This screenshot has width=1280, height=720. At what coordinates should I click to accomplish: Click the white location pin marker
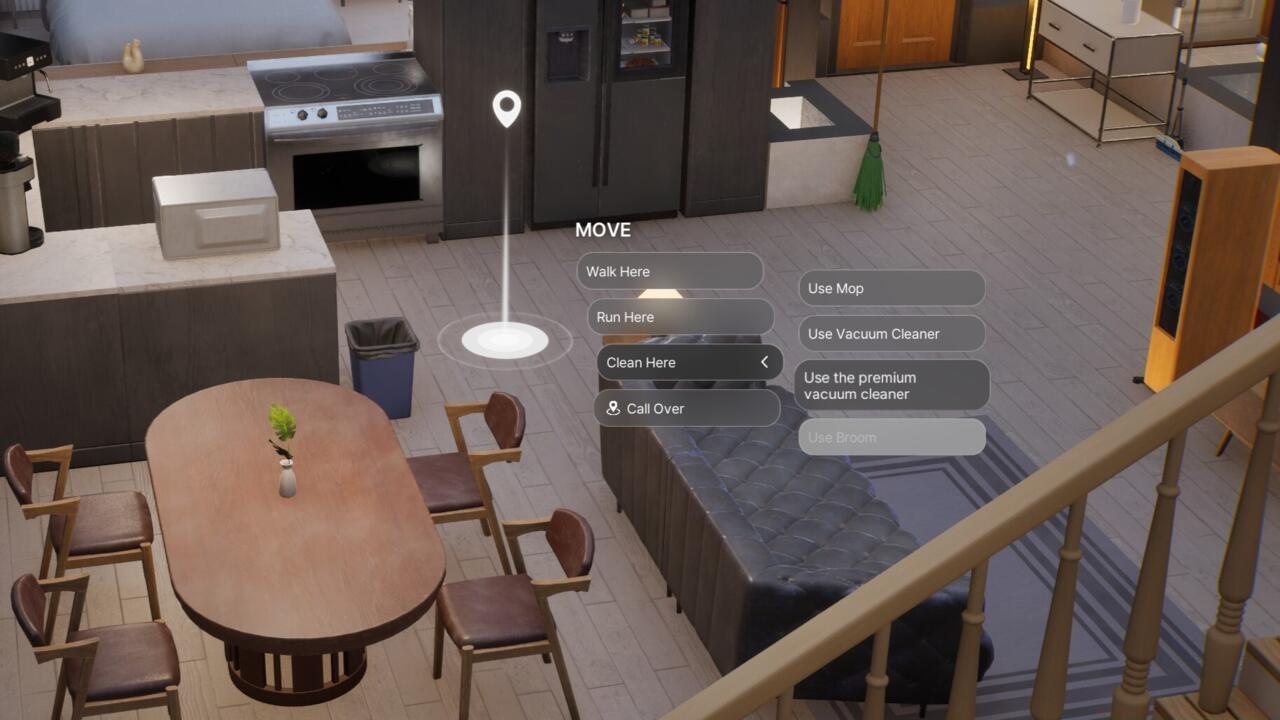(x=505, y=108)
